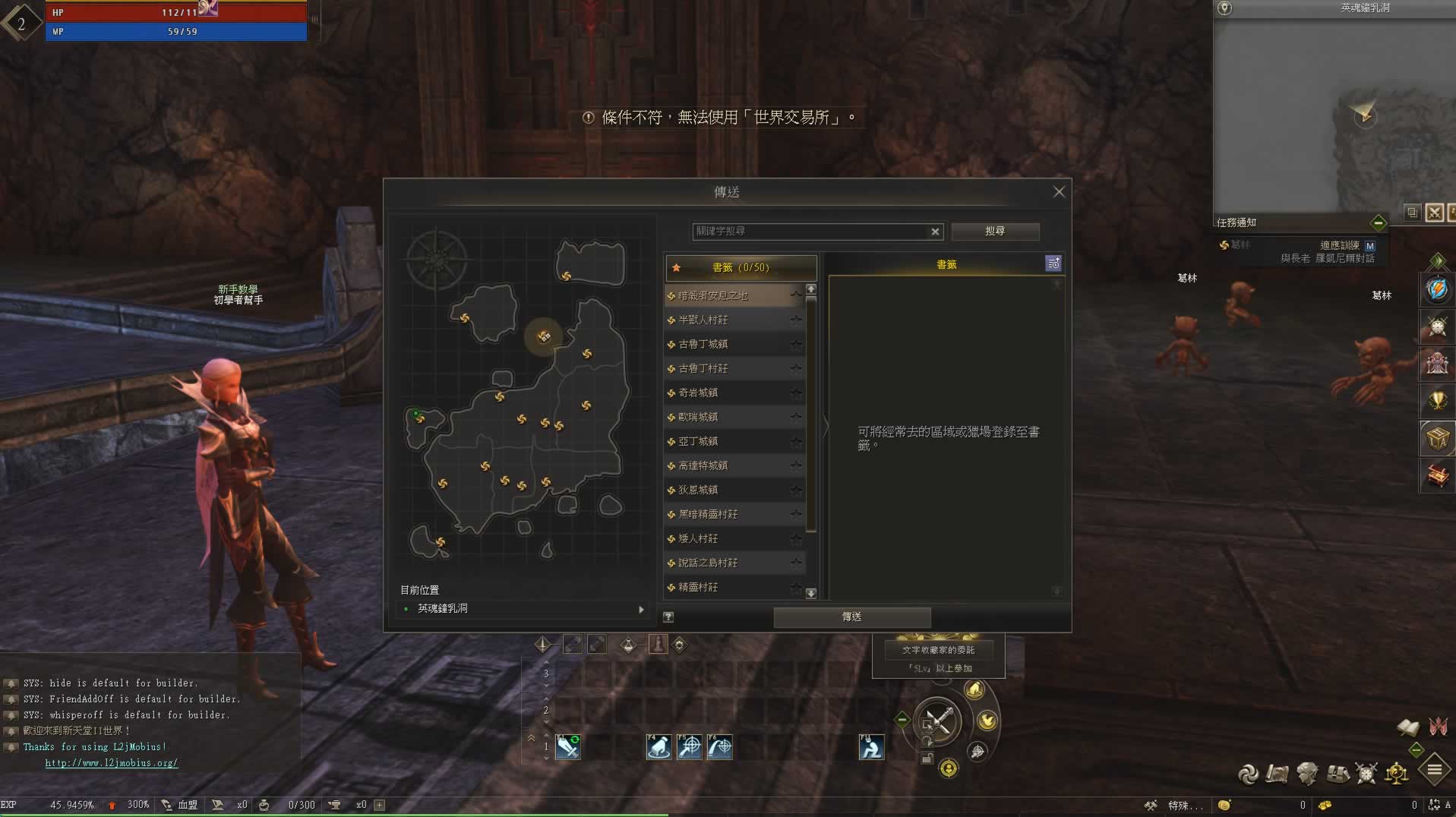Image resolution: width=1456 pixels, height=817 pixels.
Task: Open the l2jmobius.org link in chat
Action: tap(111, 763)
